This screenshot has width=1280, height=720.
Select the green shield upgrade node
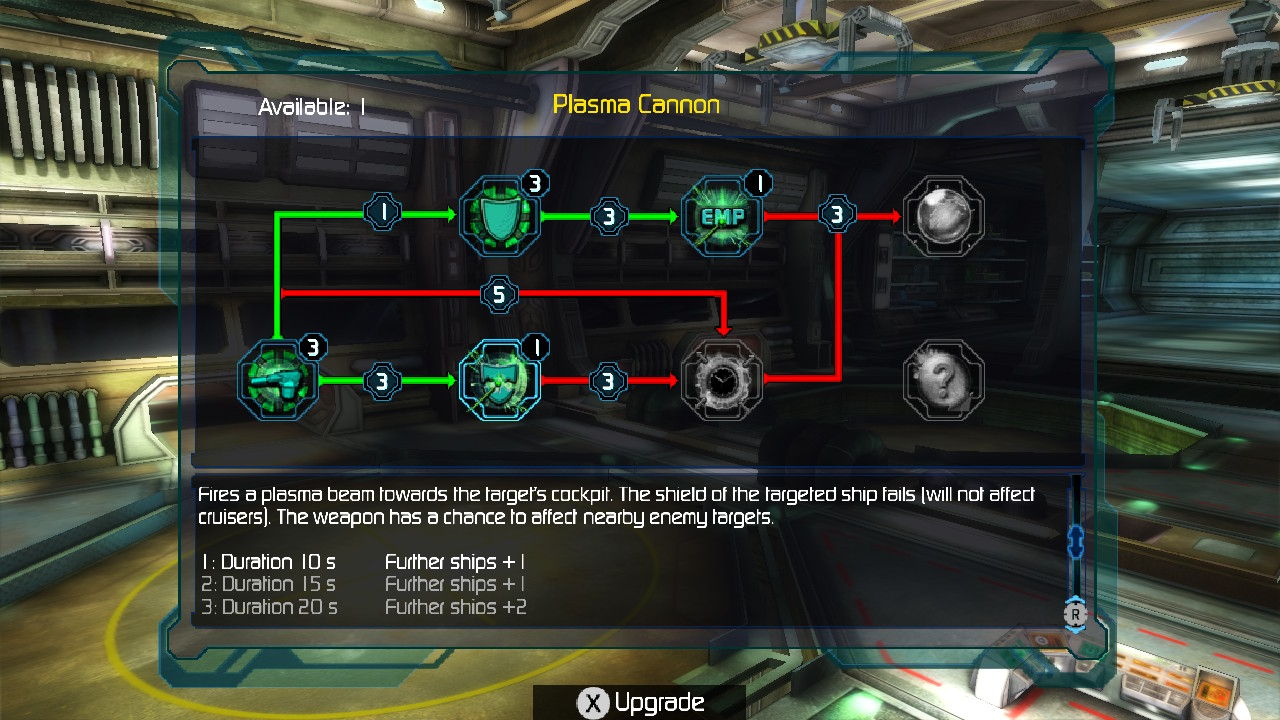[x=500, y=214]
